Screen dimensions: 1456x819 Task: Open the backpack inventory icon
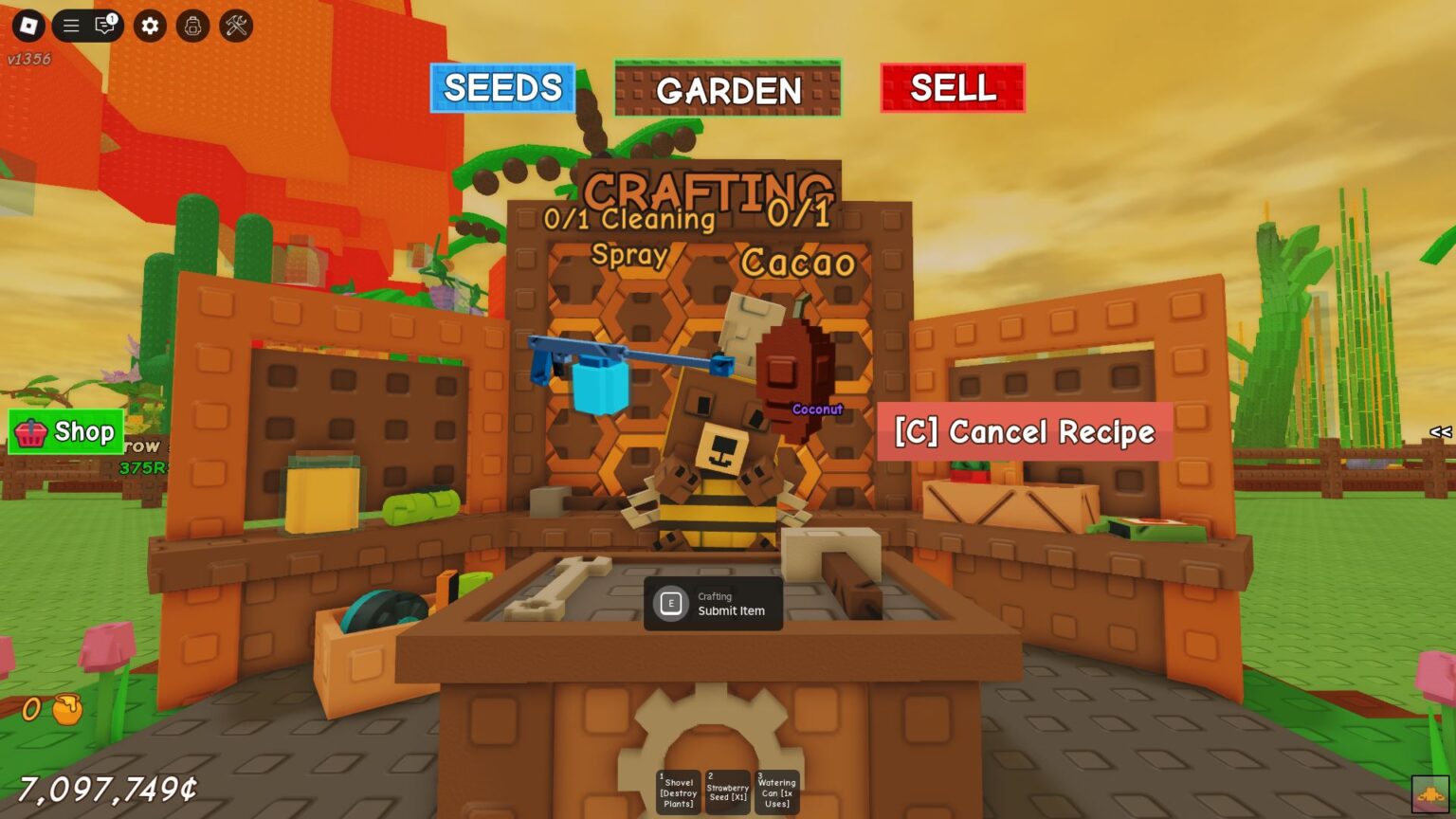point(192,26)
